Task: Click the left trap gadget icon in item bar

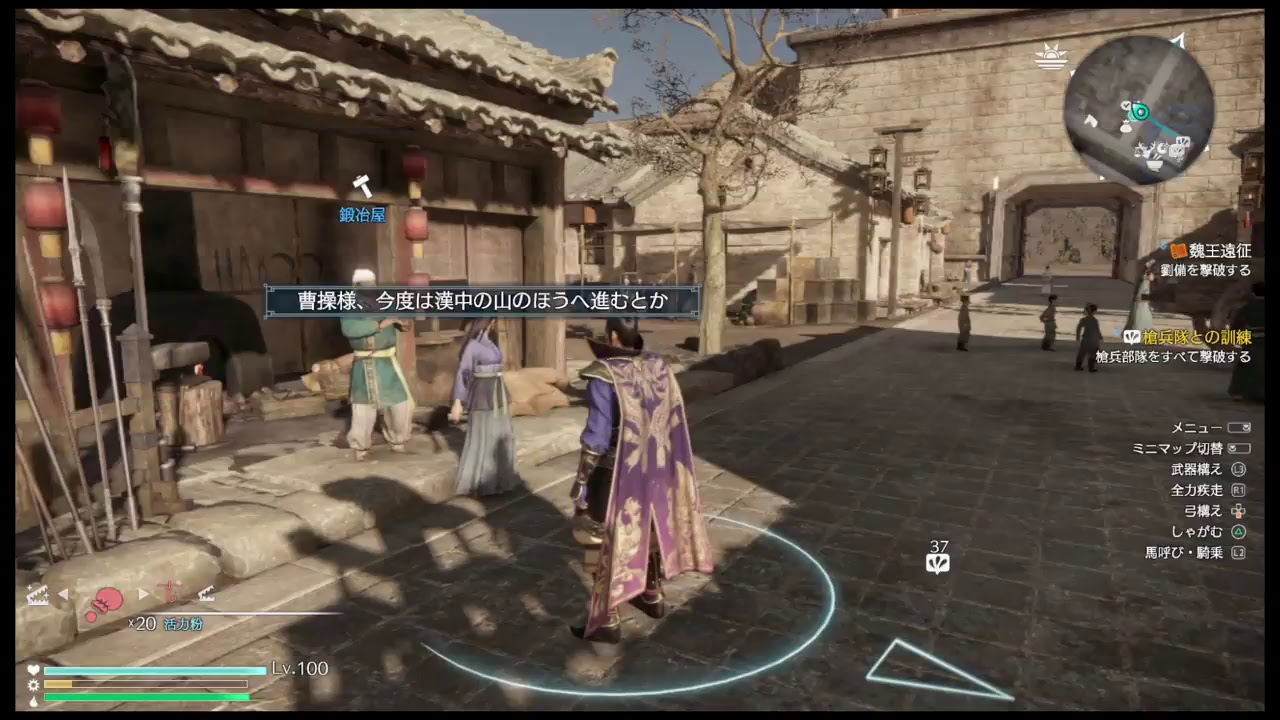Action: (x=38, y=596)
